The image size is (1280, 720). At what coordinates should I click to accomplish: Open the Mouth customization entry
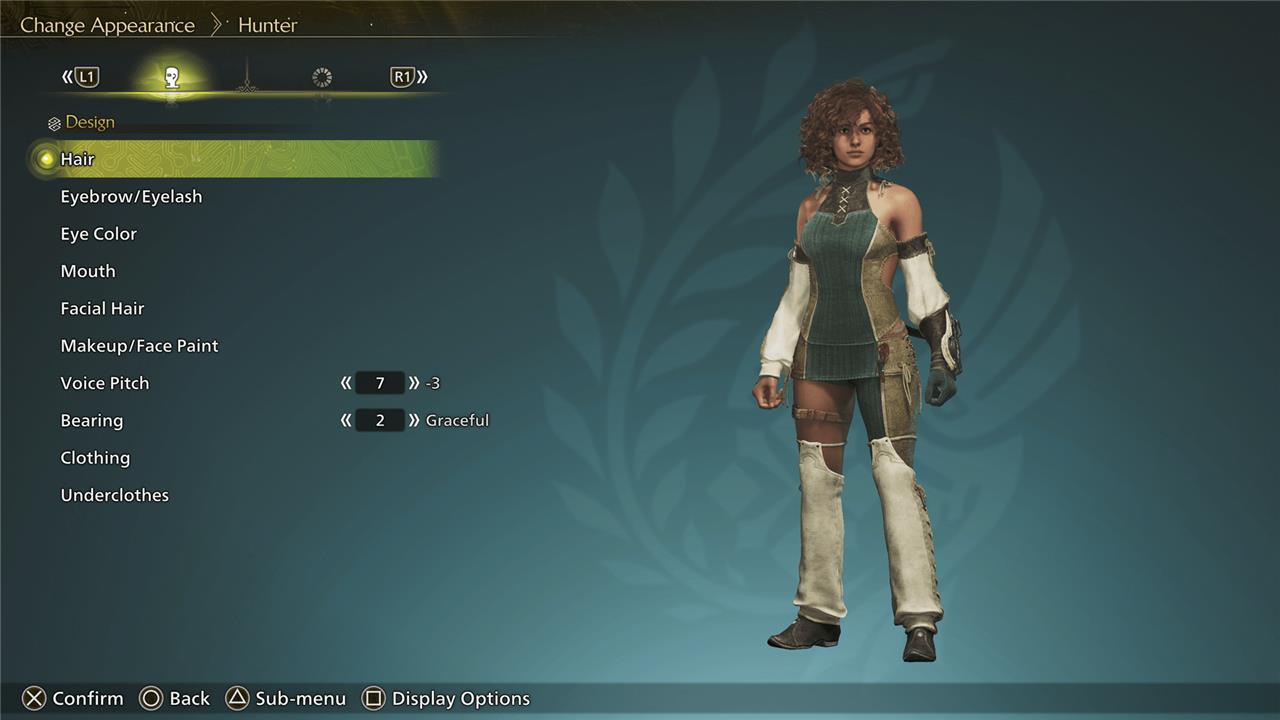click(88, 271)
